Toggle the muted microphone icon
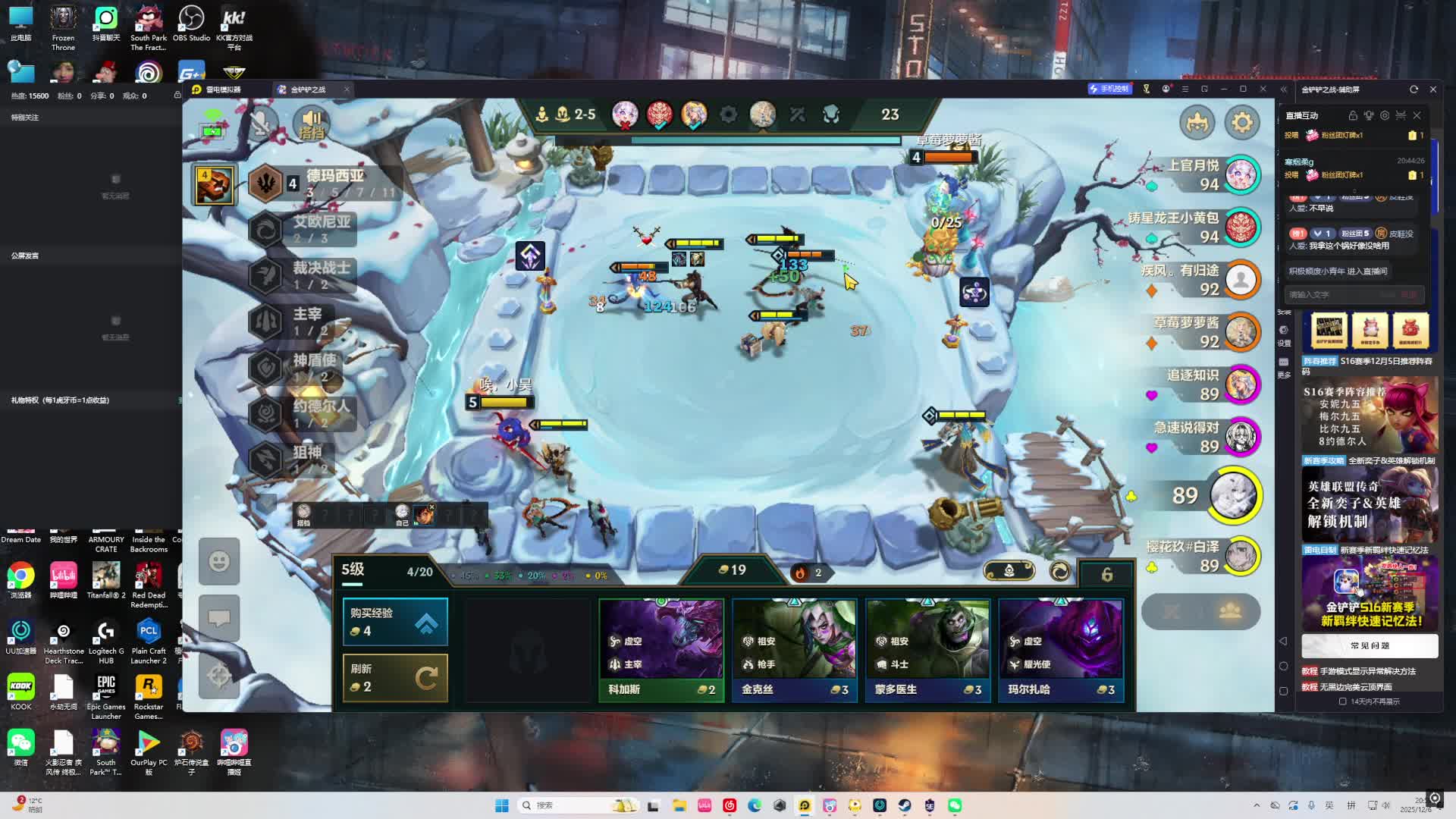Image resolution: width=1456 pixels, height=819 pixels. (261, 124)
